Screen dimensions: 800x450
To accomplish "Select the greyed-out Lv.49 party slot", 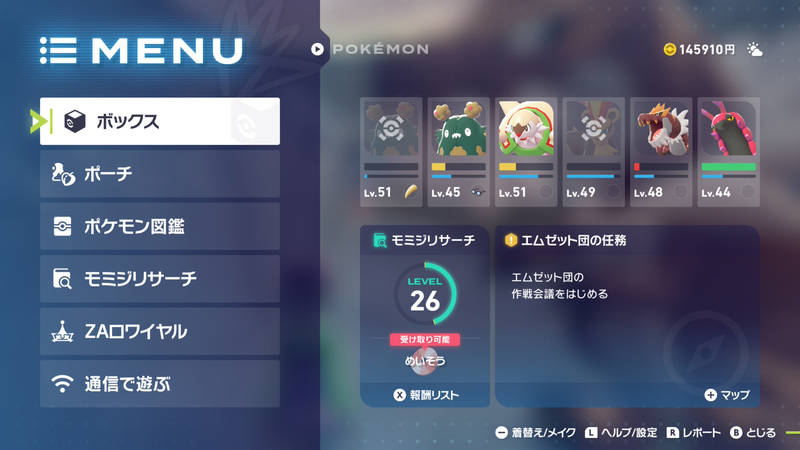I will pyautogui.click(x=593, y=150).
